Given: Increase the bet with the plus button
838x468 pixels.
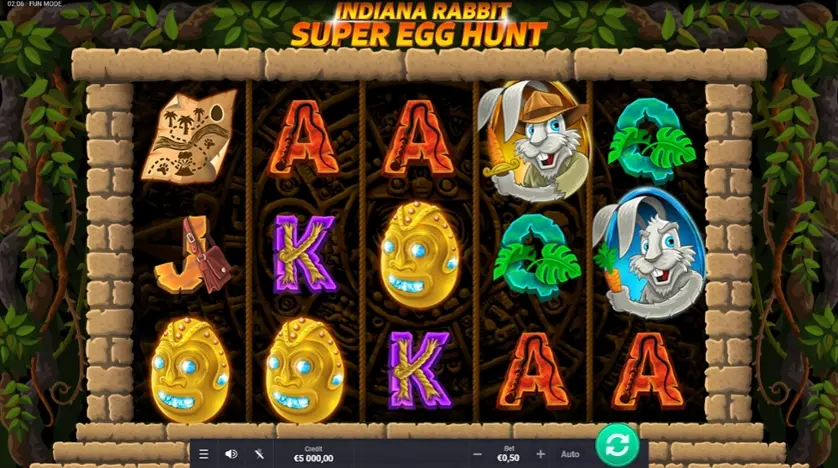Looking at the screenshot, I should point(541,454).
